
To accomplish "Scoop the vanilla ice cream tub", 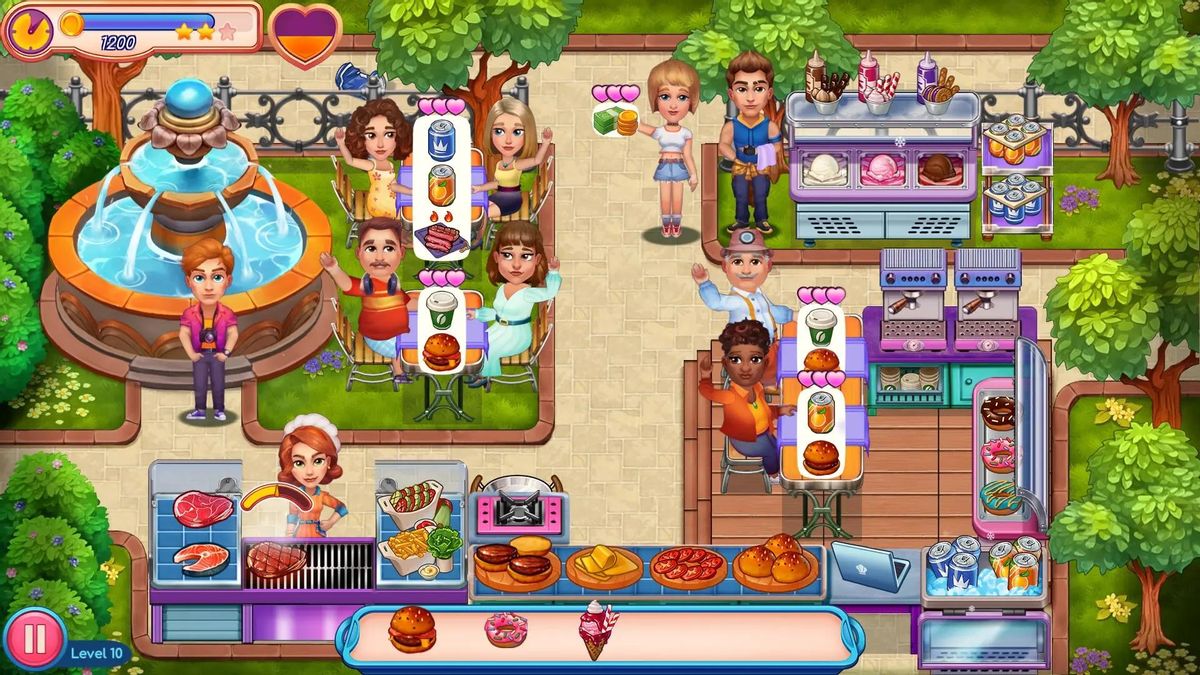I will click(x=825, y=168).
